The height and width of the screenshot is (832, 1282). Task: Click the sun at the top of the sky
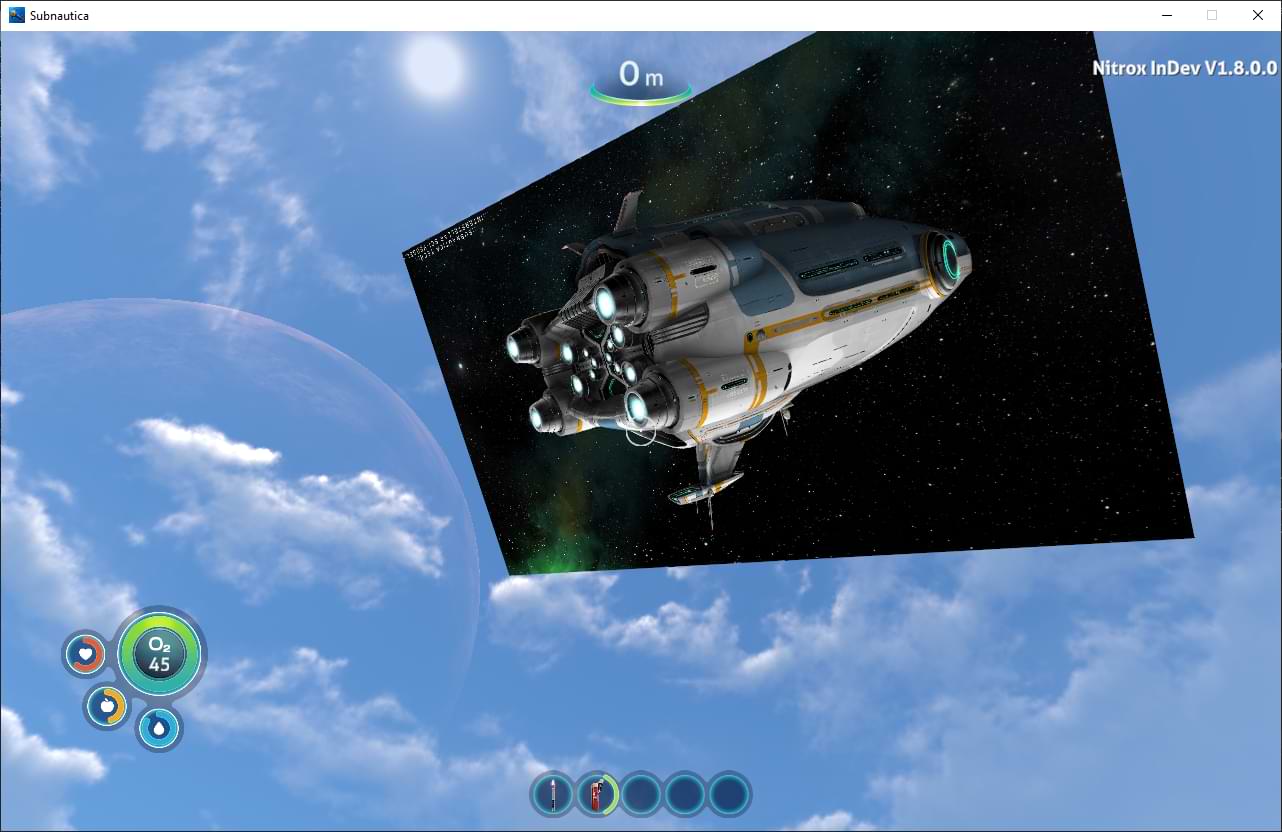433,68
